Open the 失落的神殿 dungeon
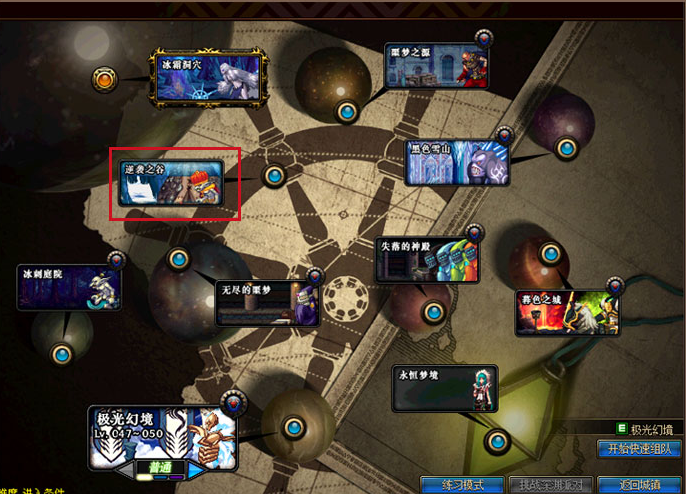The height and width of the screenshot is (494, 686). tap(427, 260)
